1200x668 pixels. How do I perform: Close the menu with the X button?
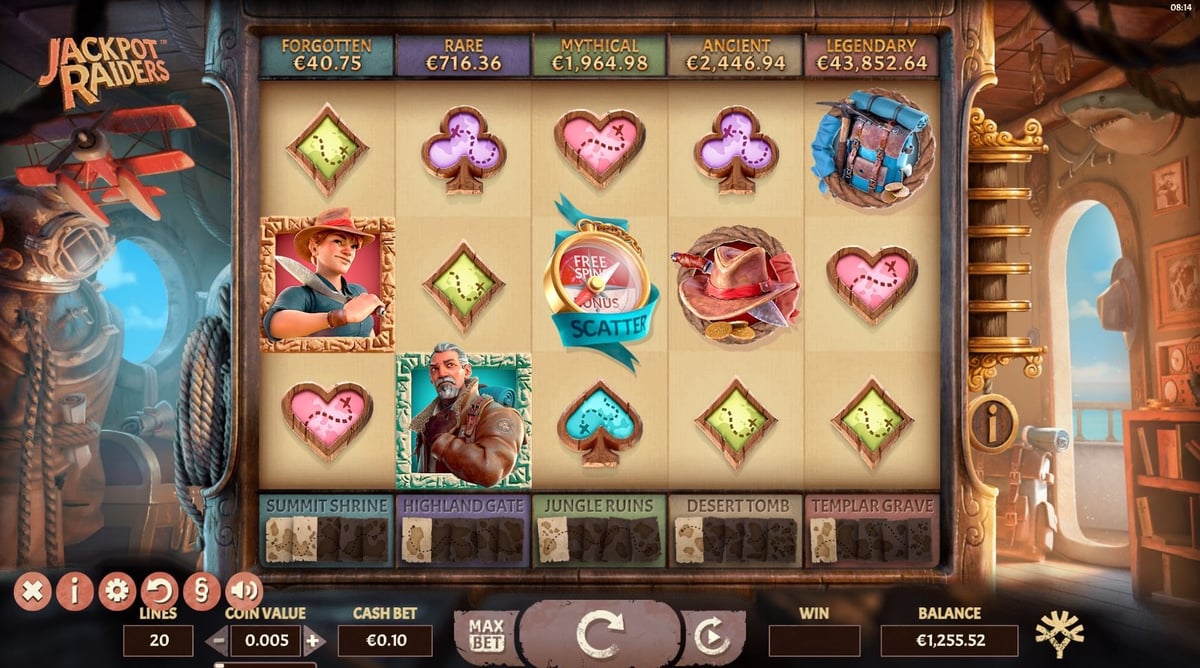click(32, 591)
